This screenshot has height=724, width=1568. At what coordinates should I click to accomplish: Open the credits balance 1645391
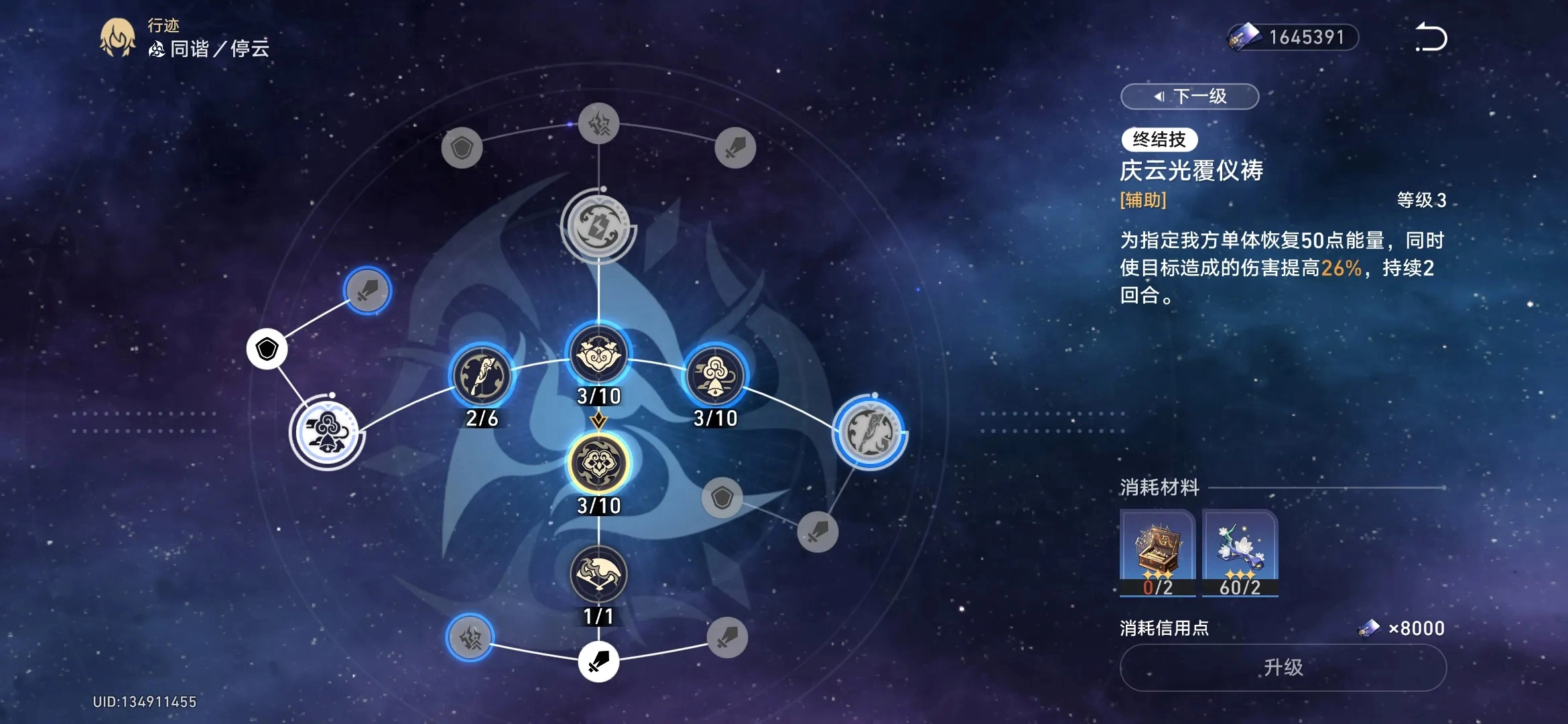[1293, 38]
